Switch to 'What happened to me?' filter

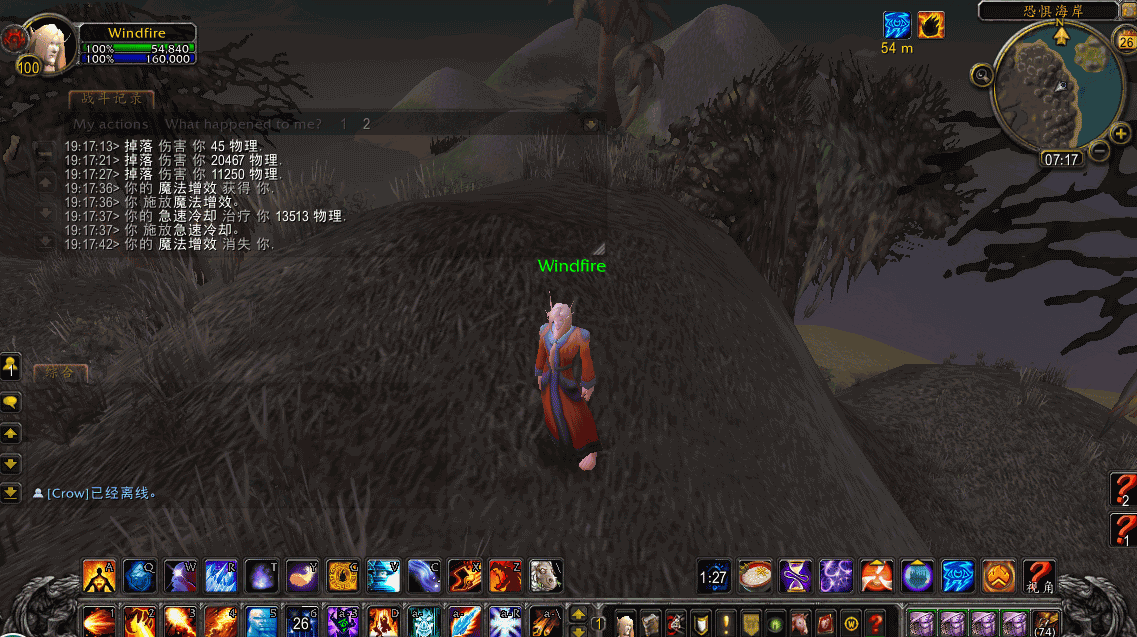243,124
